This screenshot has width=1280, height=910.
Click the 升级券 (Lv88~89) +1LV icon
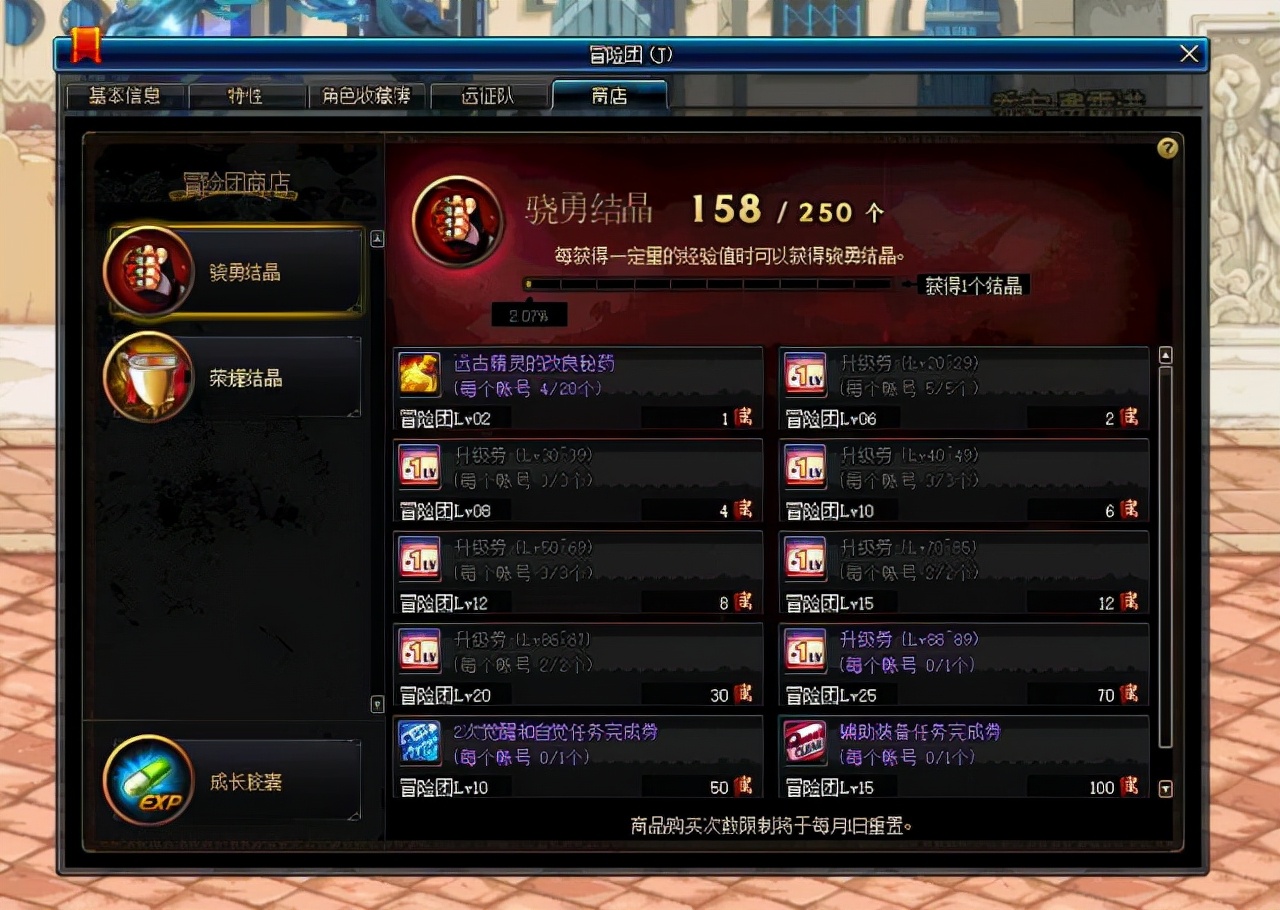tap(806, 651)
